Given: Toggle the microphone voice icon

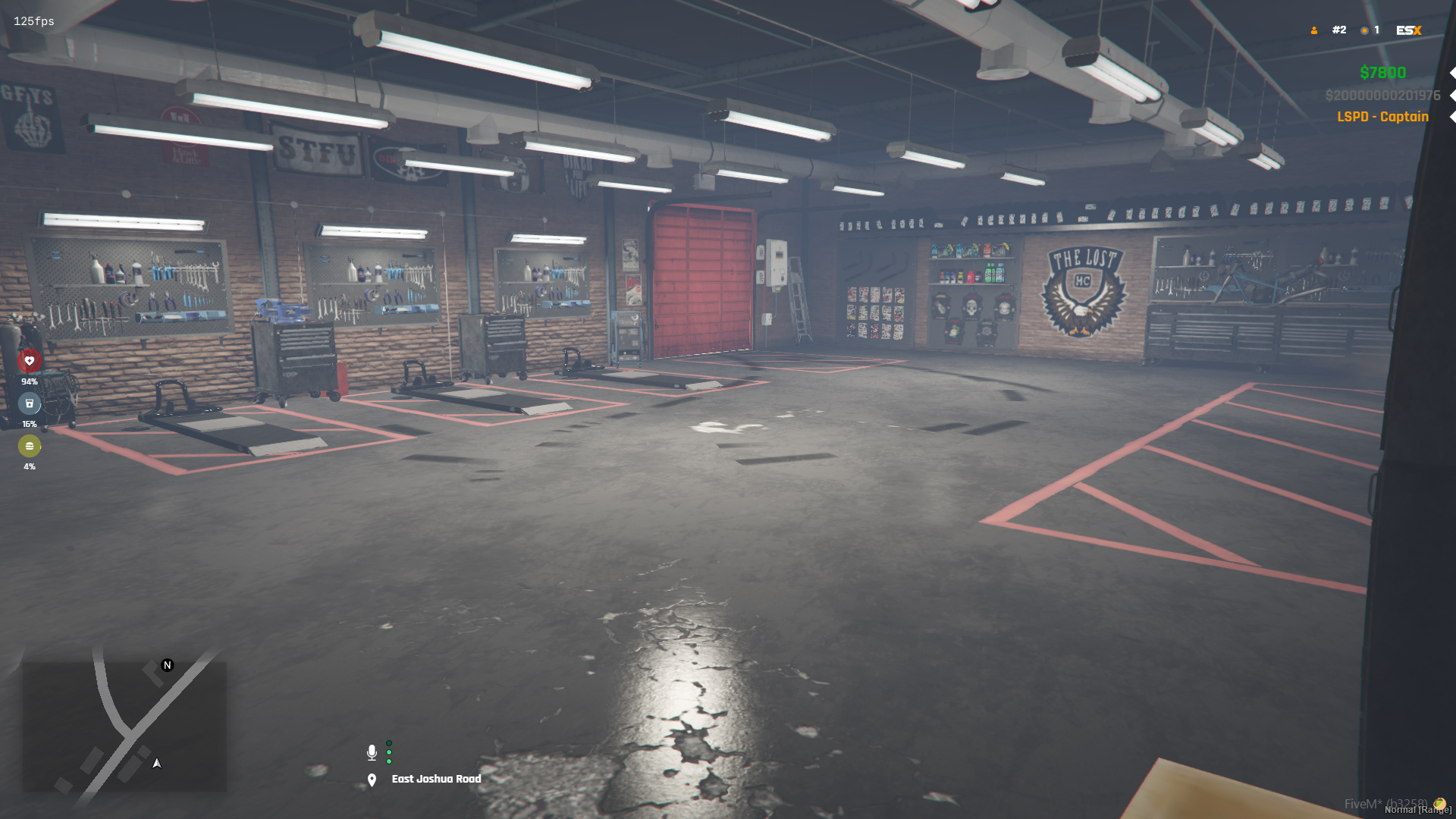Looking at the screenshot, I should point(372,752).
